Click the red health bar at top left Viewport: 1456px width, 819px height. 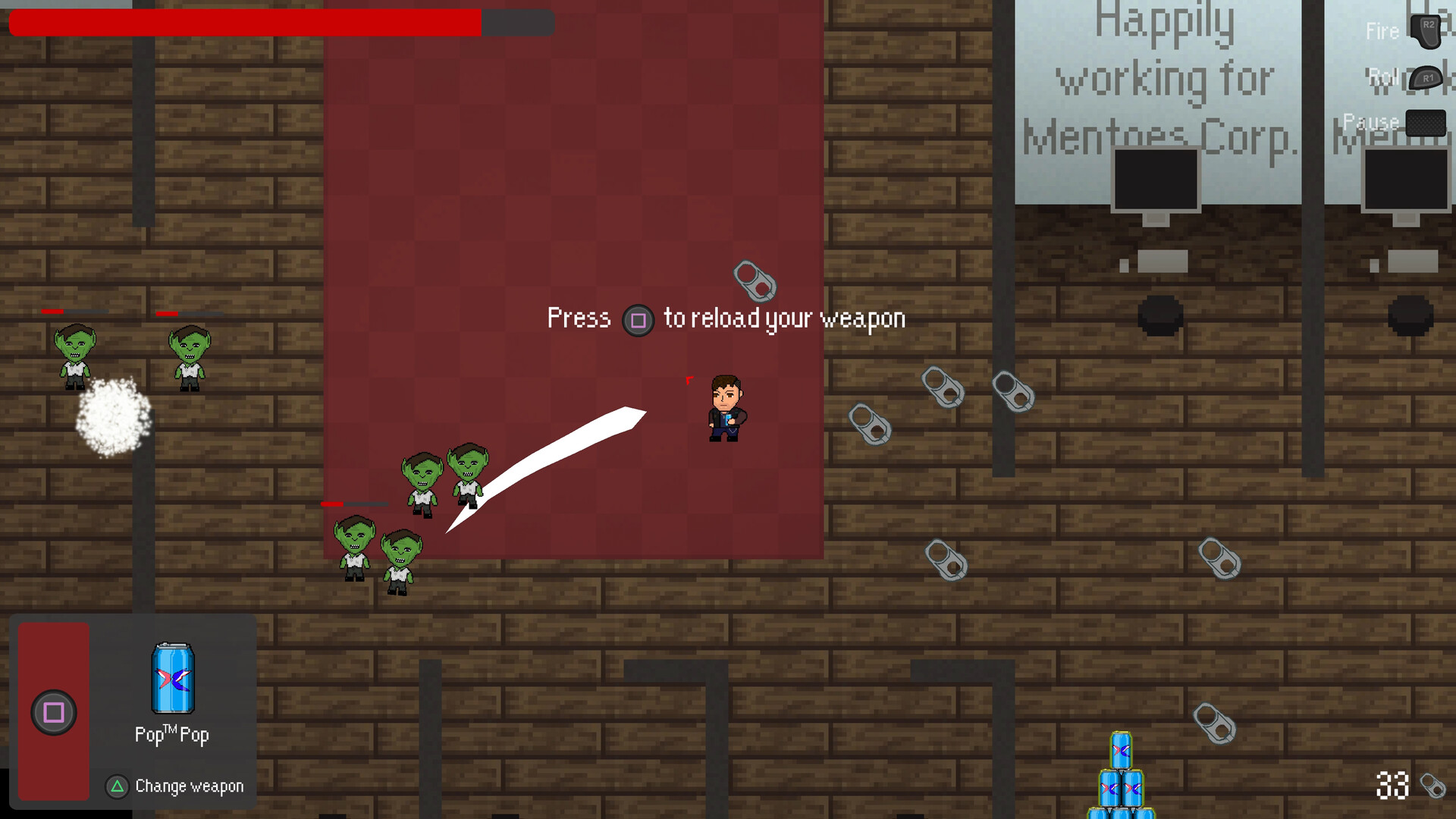(x=243, y=23)
